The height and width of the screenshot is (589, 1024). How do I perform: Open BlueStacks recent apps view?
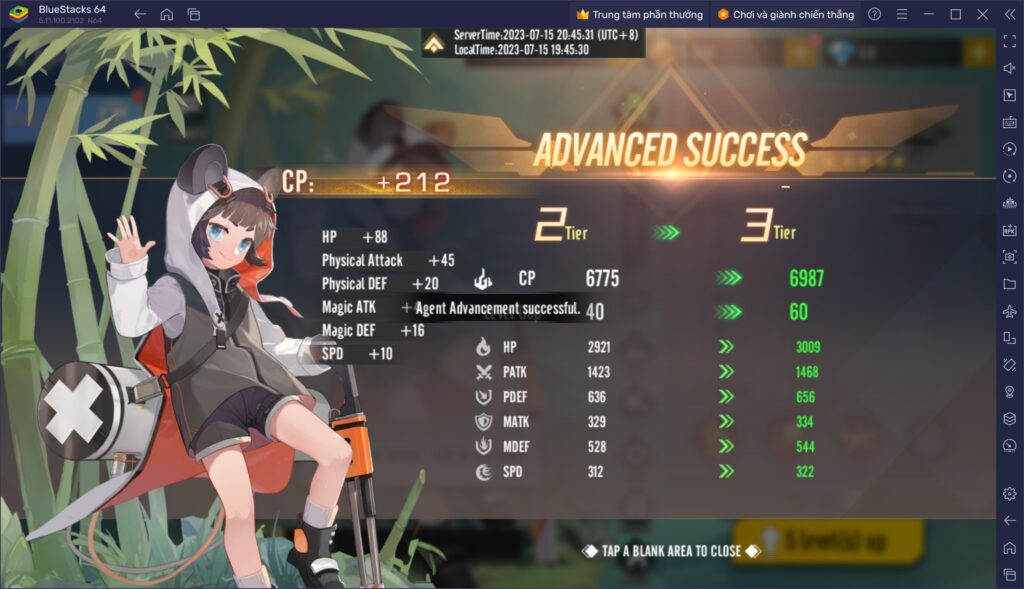pyautogui.click(x=194, y=14)
